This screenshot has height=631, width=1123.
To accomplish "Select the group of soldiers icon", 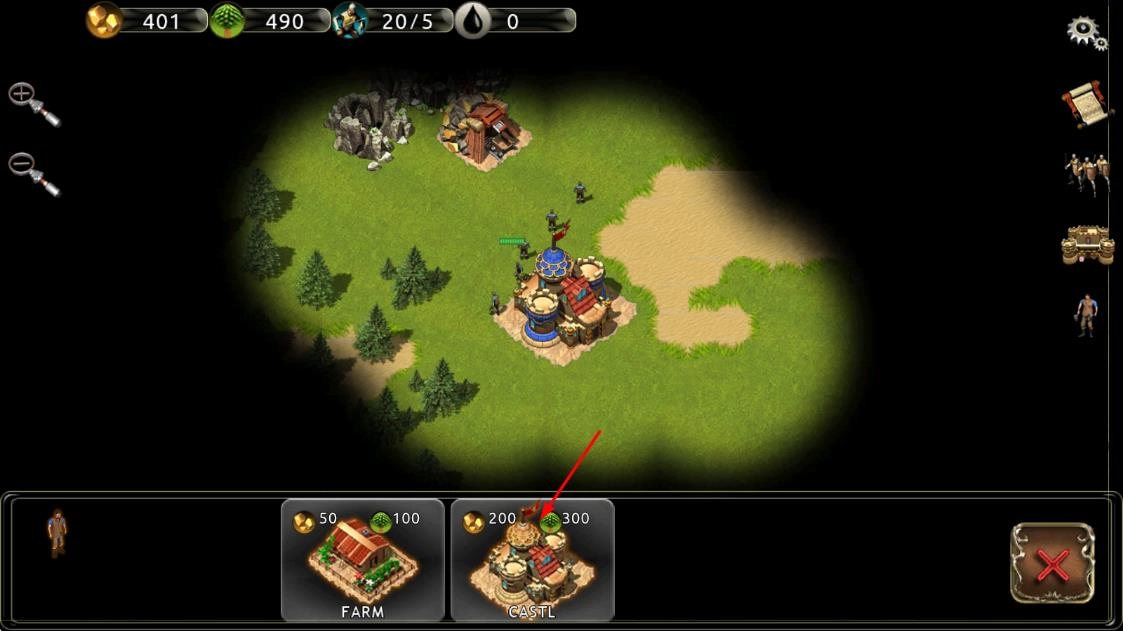I will pyautogui.click(x=1086, y=175).
